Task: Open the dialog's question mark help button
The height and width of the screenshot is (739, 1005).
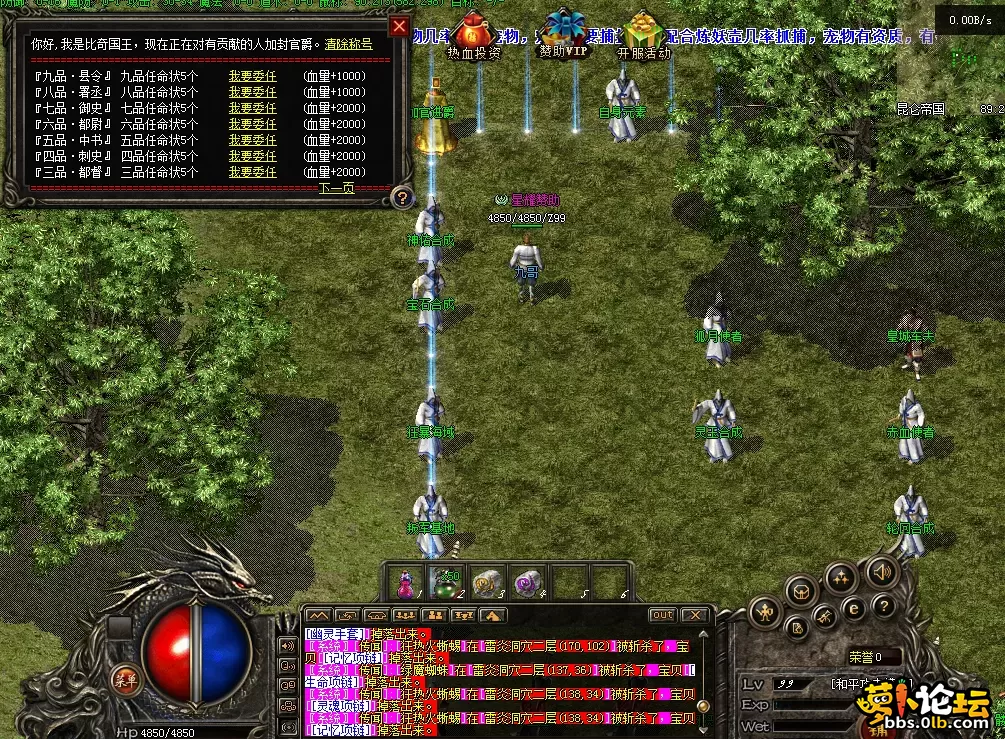Action: (401, 197)
